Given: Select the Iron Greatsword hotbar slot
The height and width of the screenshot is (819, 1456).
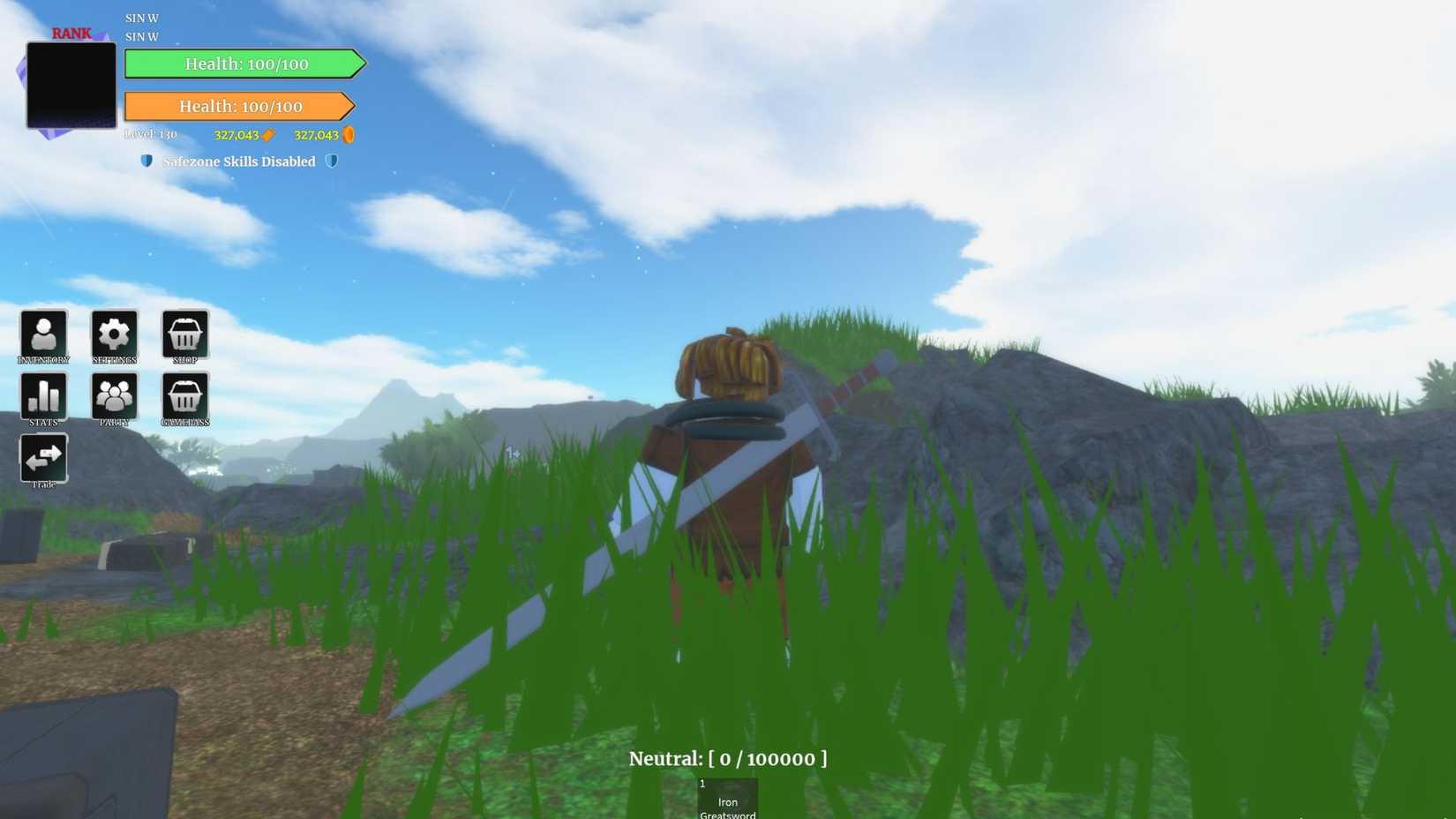Looking at the screenshot, I should (727, 797).
